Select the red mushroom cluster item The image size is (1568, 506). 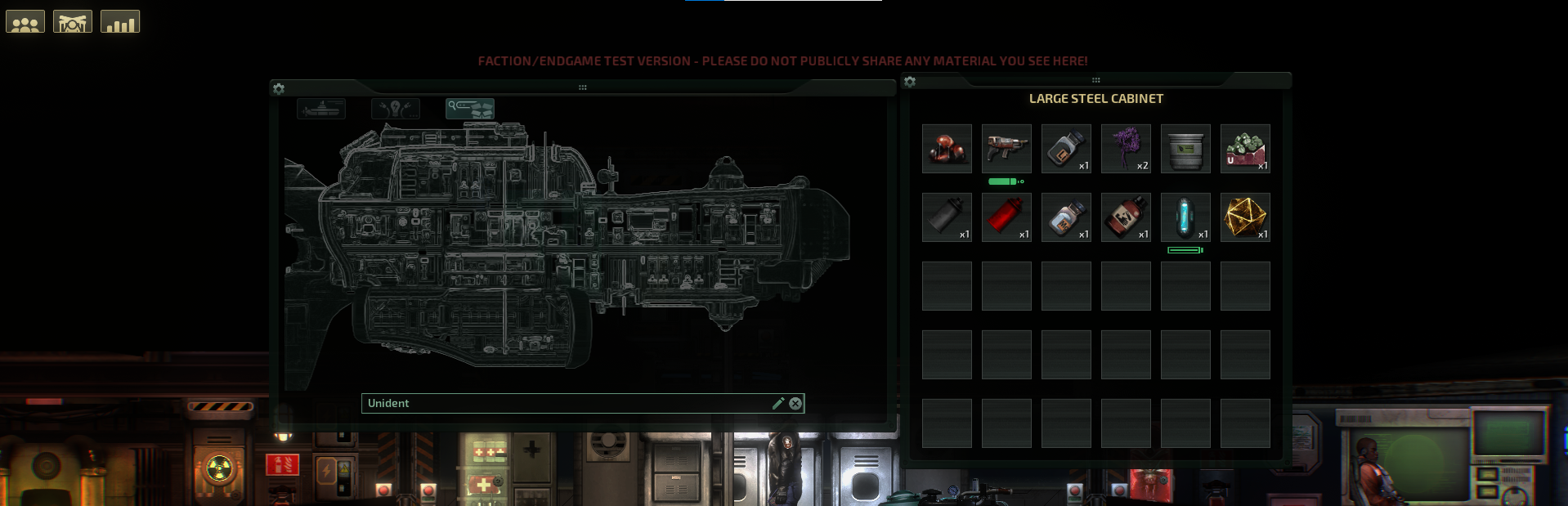(947, 149)
